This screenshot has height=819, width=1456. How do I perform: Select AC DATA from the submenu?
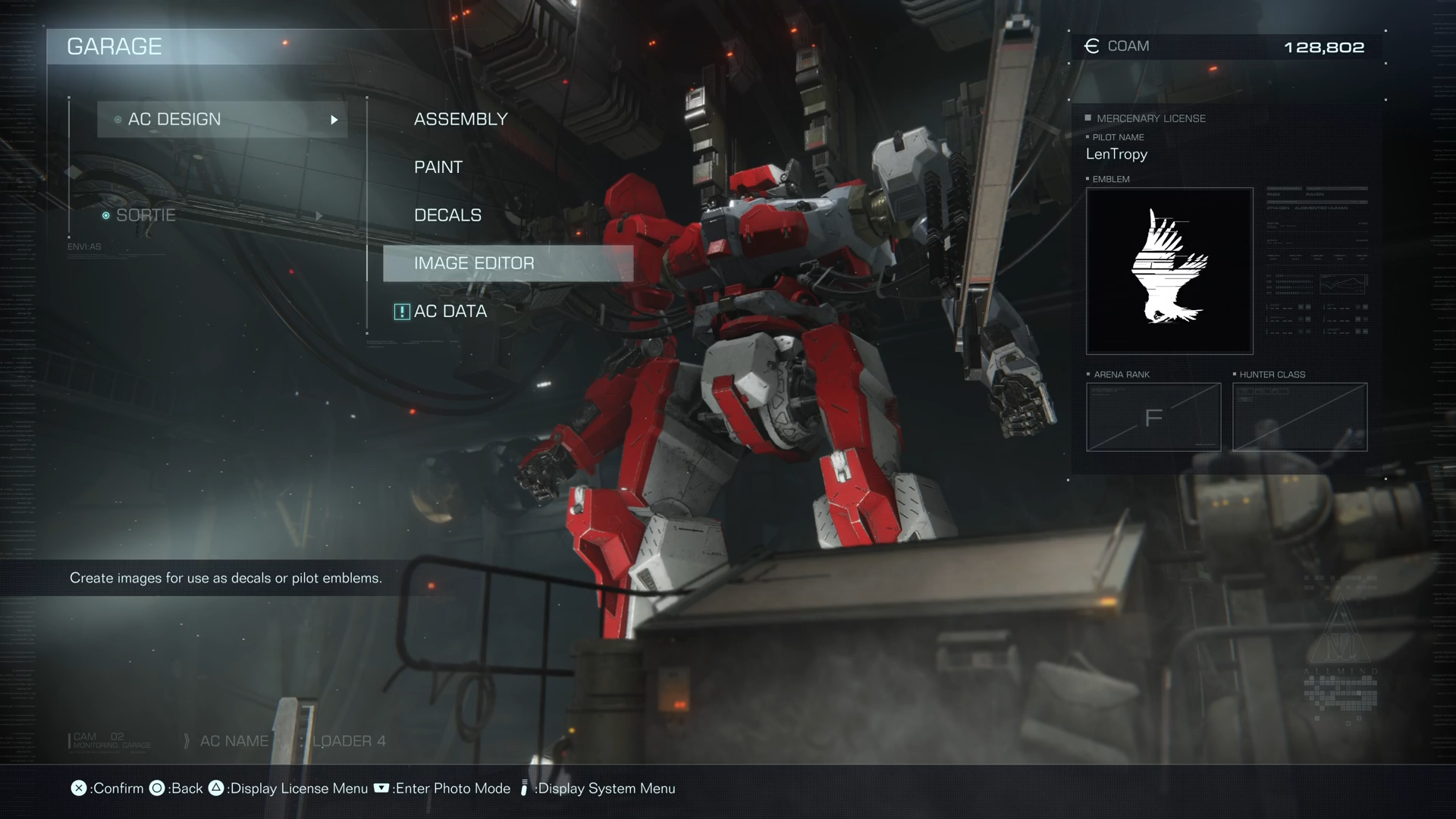pyautogui.click(x=450, y=312)
